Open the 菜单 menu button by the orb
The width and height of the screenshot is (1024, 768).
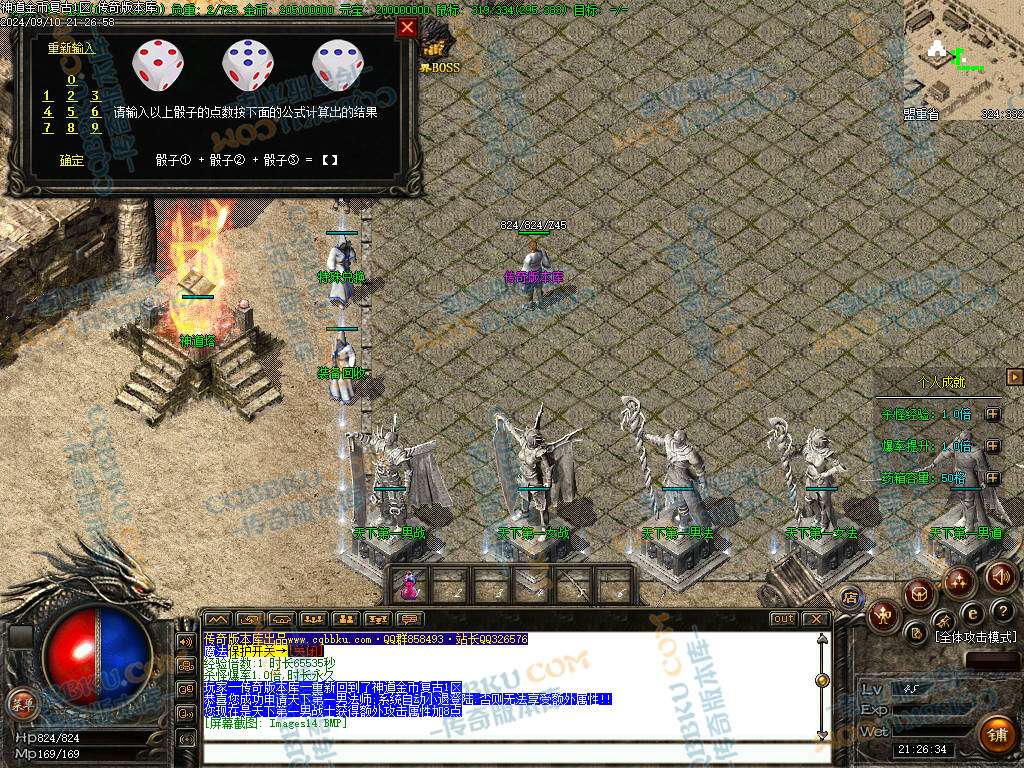click(21, 702)
